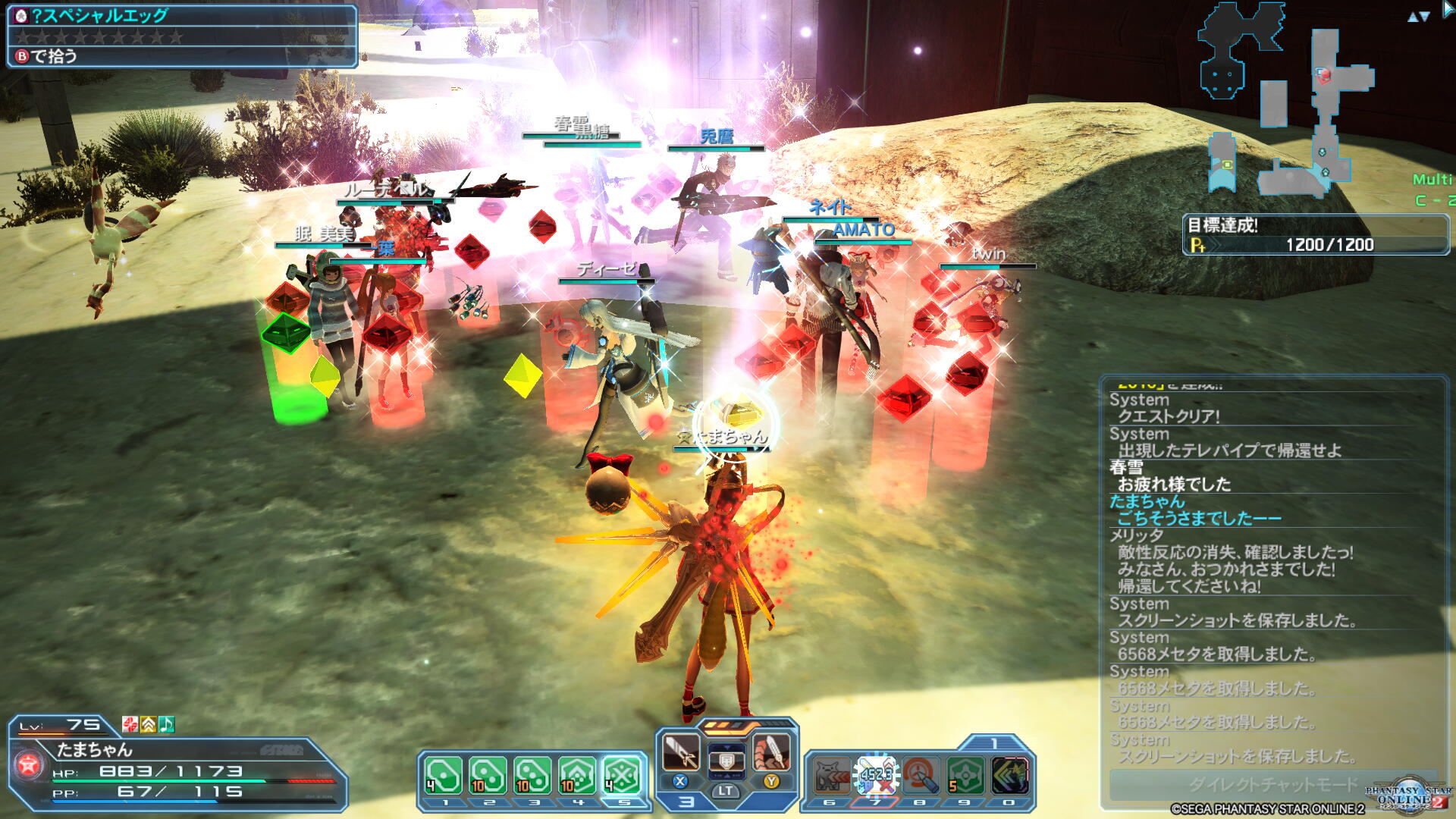Activate the dark chevron skill in slot 0
This screenshot has width=1456, height=819.
tap(1009, 776)
